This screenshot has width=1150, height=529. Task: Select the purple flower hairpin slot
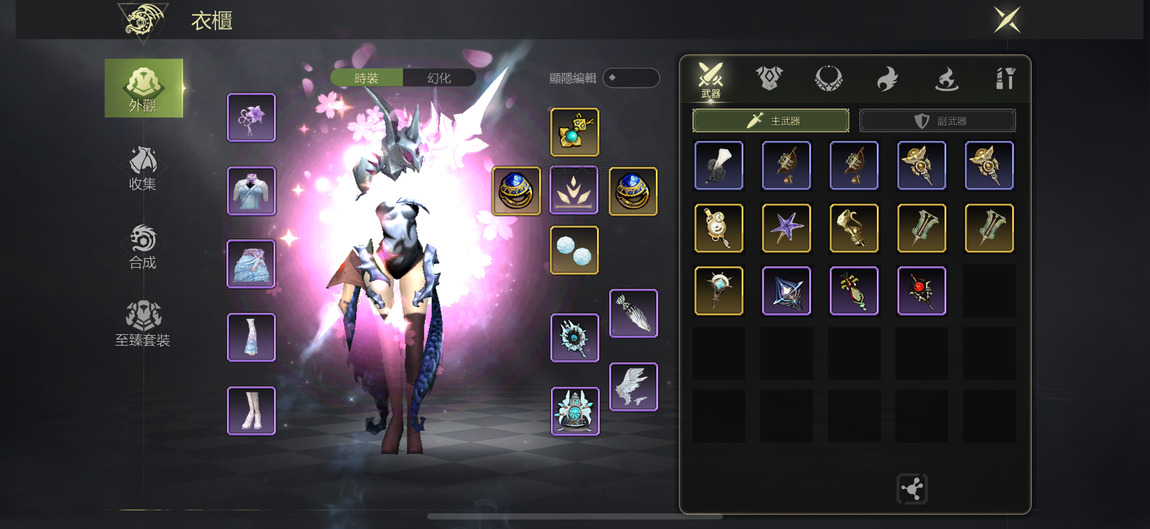(251, 118)
